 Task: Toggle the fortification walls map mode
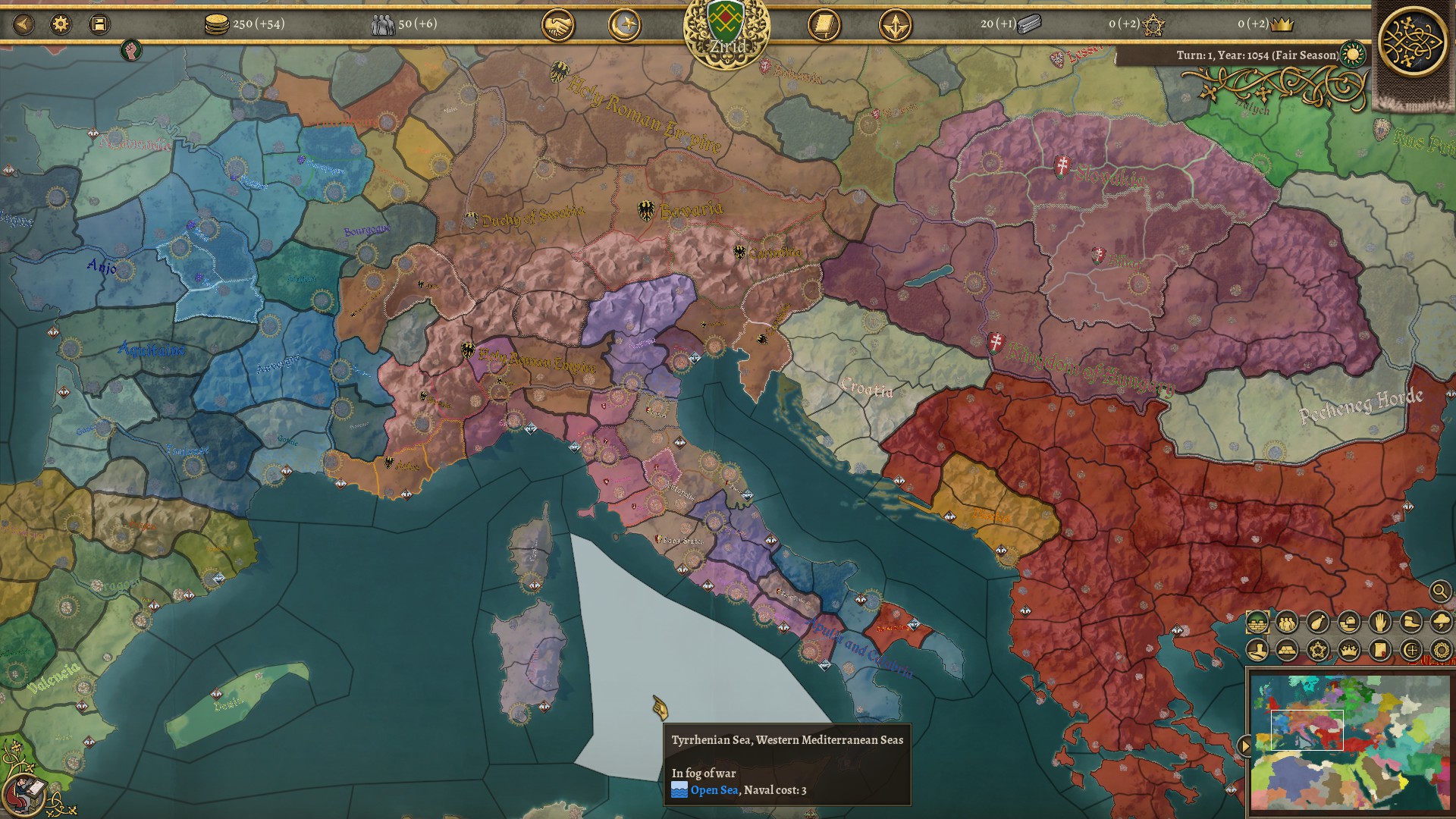(x=1257, y=623)
